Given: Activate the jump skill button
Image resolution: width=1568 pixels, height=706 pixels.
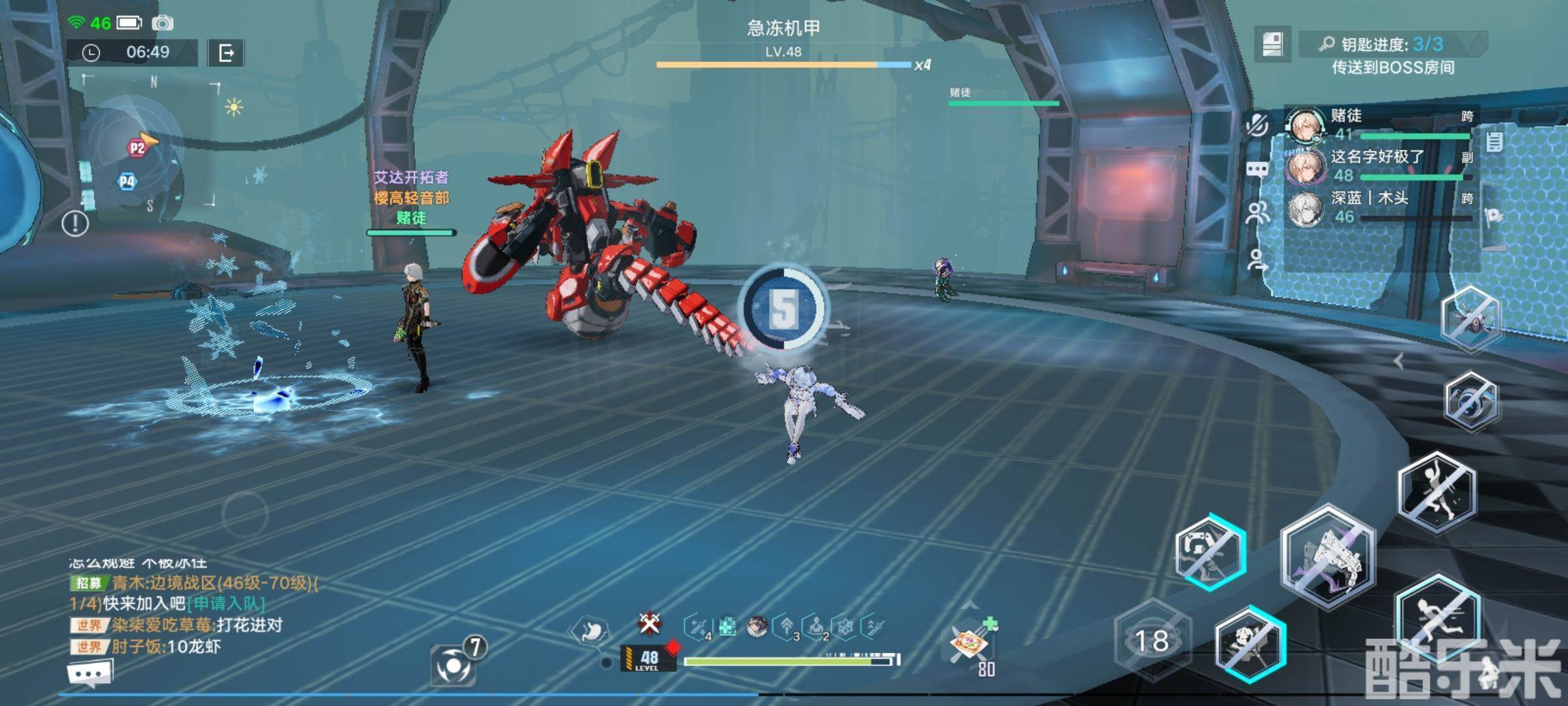Looking at the screenshot, I should click(x=1436, y=492).
